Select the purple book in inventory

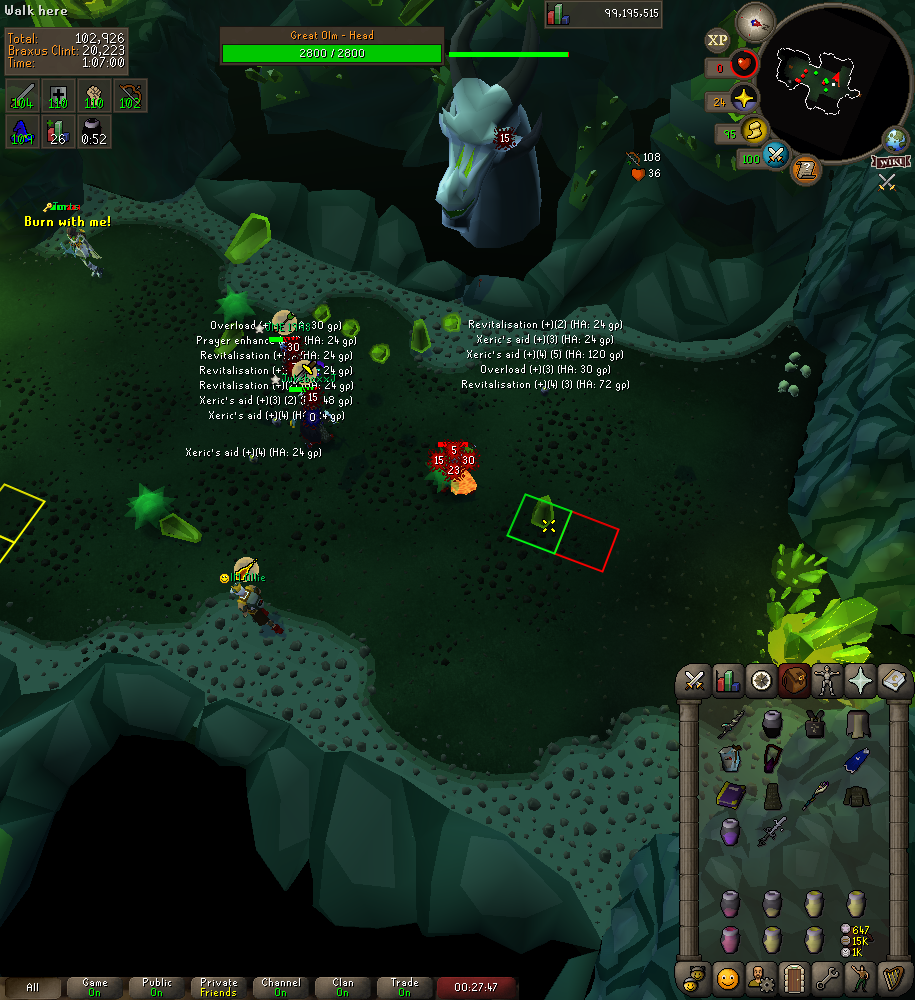coord(729,796)
